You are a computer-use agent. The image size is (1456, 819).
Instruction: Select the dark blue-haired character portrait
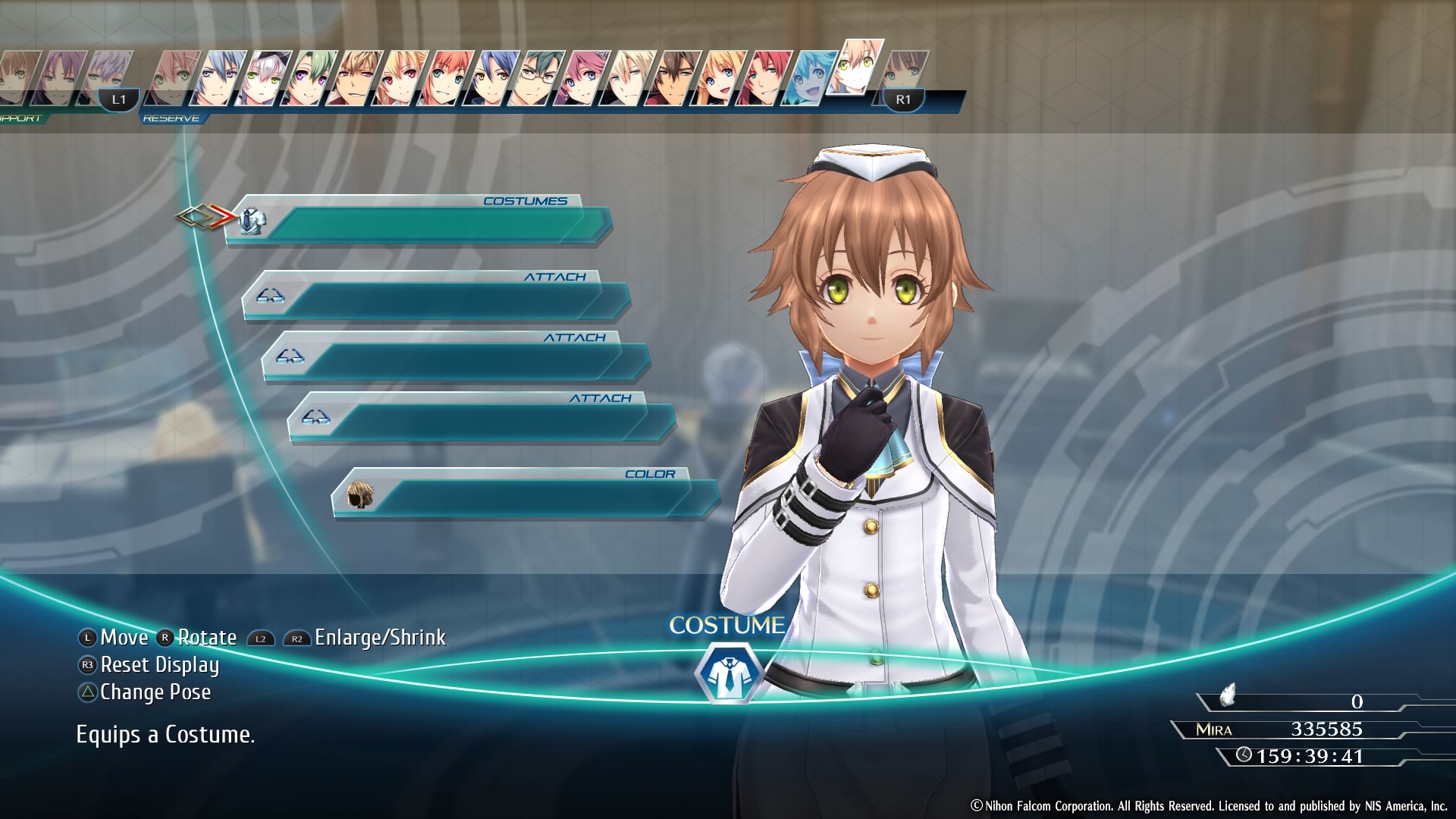[x=493, y=77]
